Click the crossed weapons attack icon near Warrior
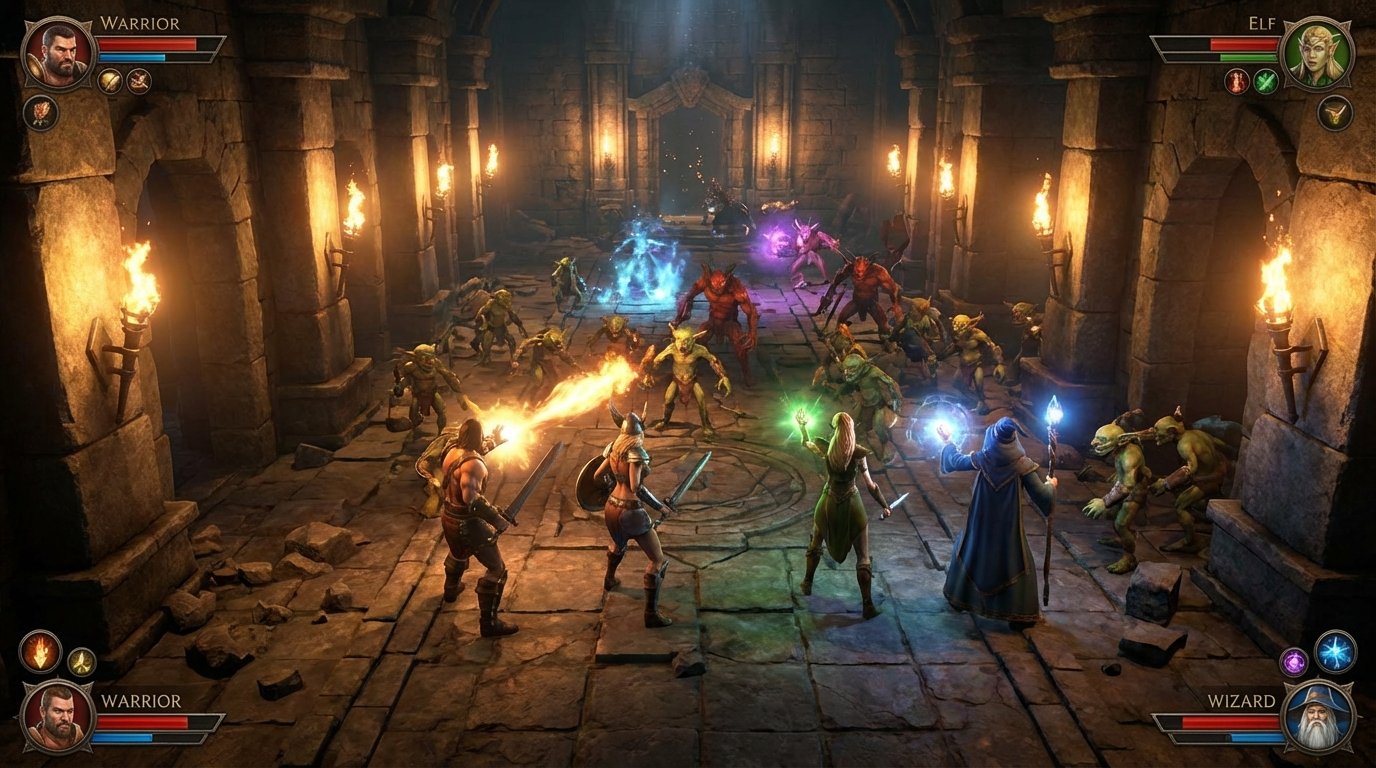1376x768 pixels. pos(138,81)
